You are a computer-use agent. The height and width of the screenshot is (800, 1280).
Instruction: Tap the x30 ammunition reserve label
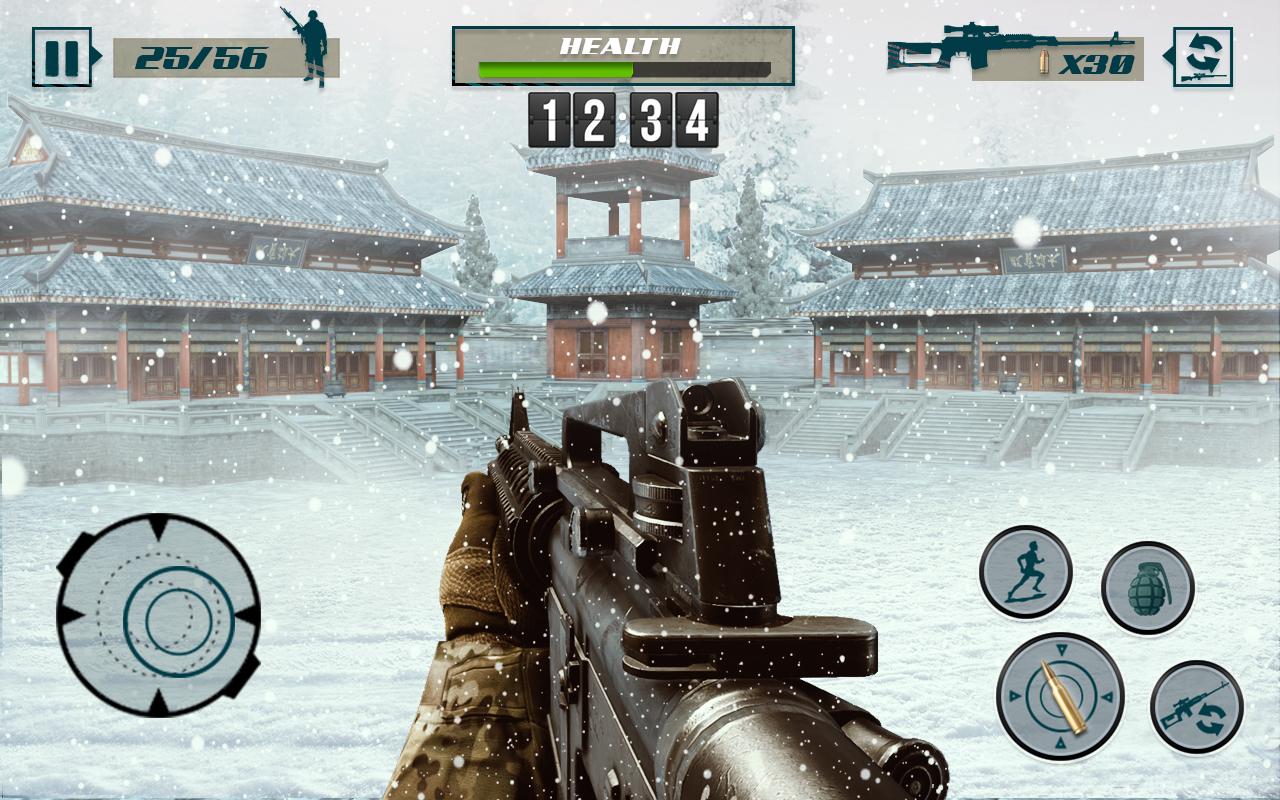[1097, 62]
